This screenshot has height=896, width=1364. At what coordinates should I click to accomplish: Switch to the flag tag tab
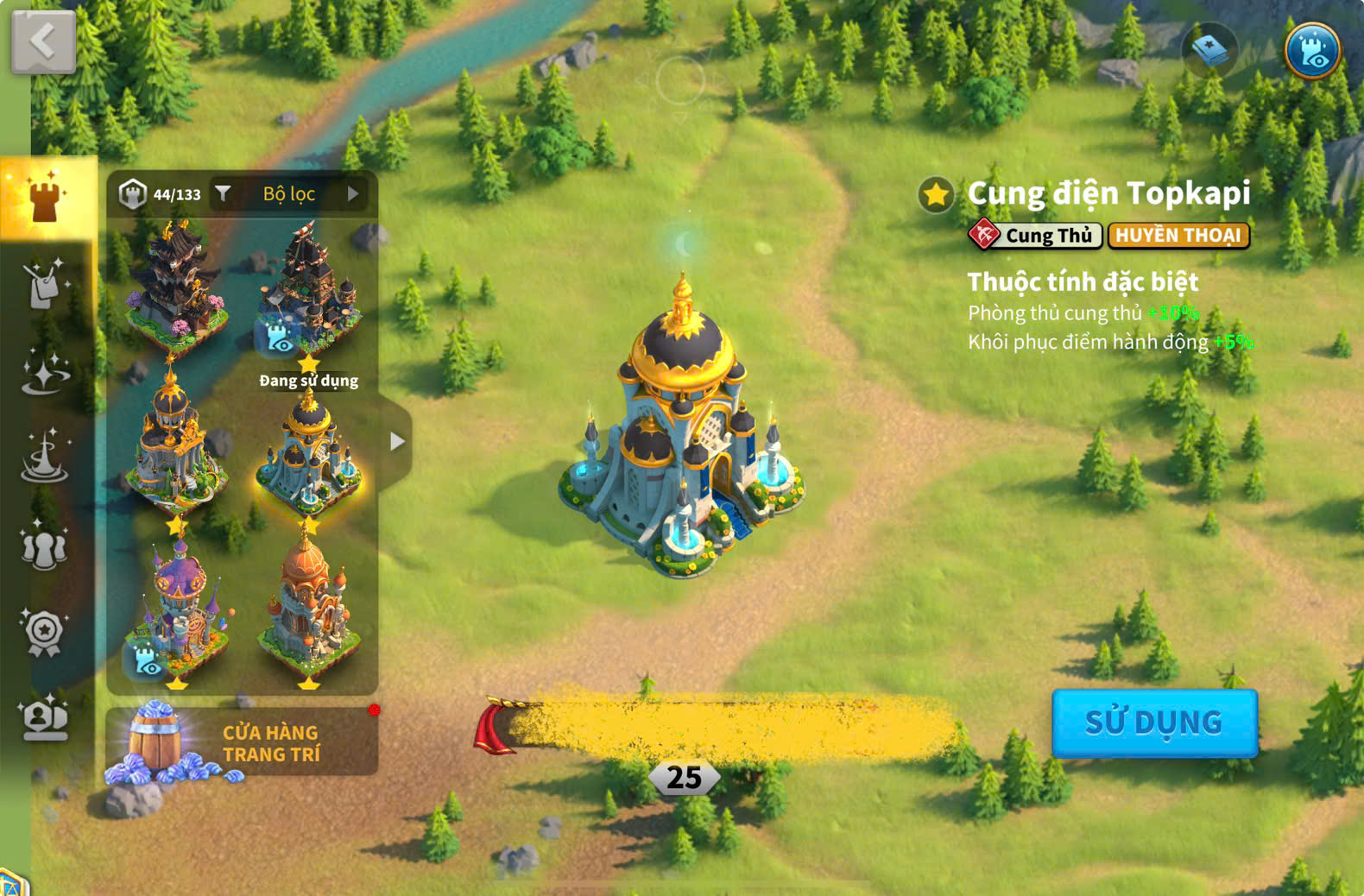pyautogui.click(x=43, y=283)
